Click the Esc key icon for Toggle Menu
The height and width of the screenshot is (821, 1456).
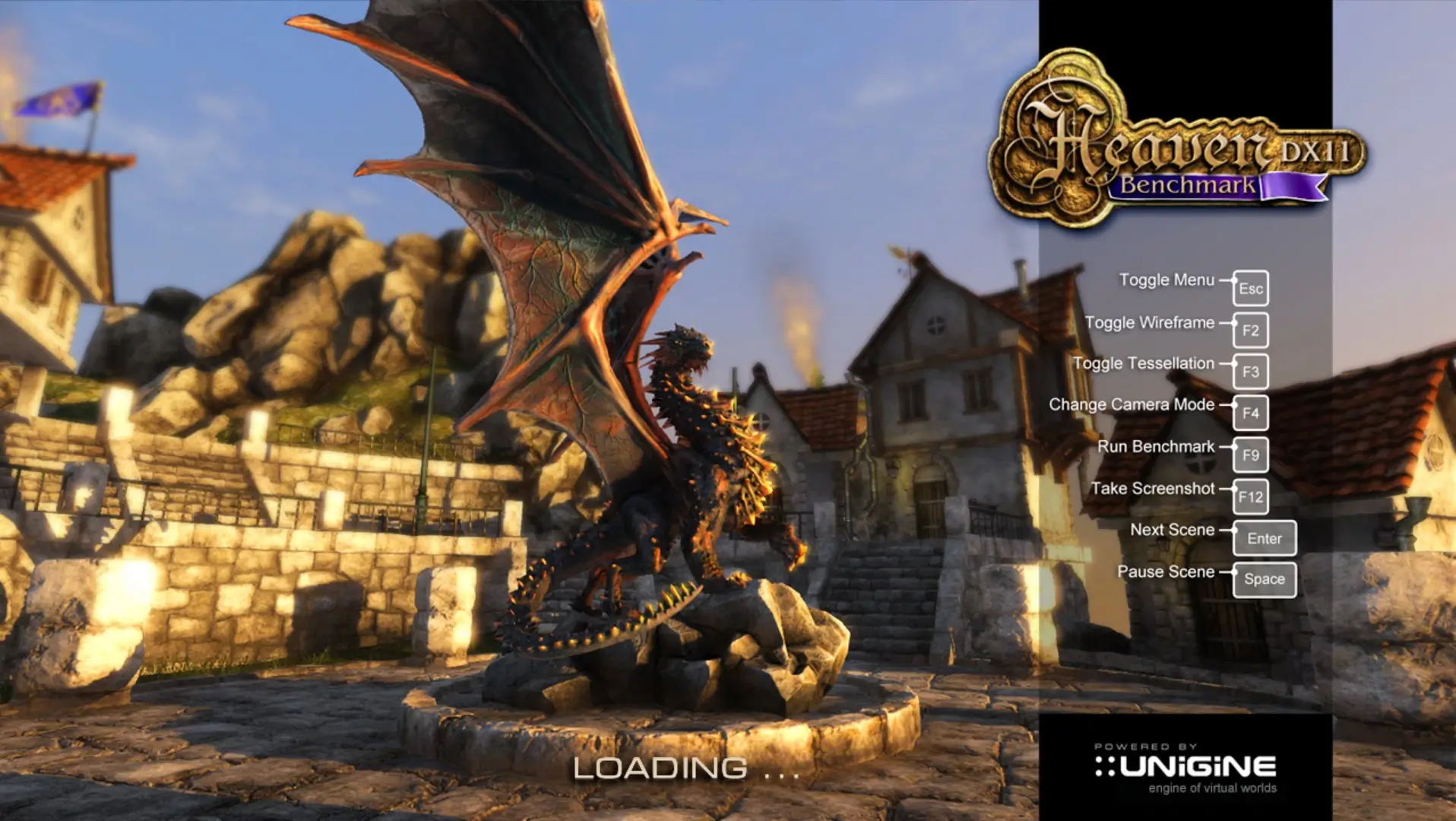pos(1250,289)
